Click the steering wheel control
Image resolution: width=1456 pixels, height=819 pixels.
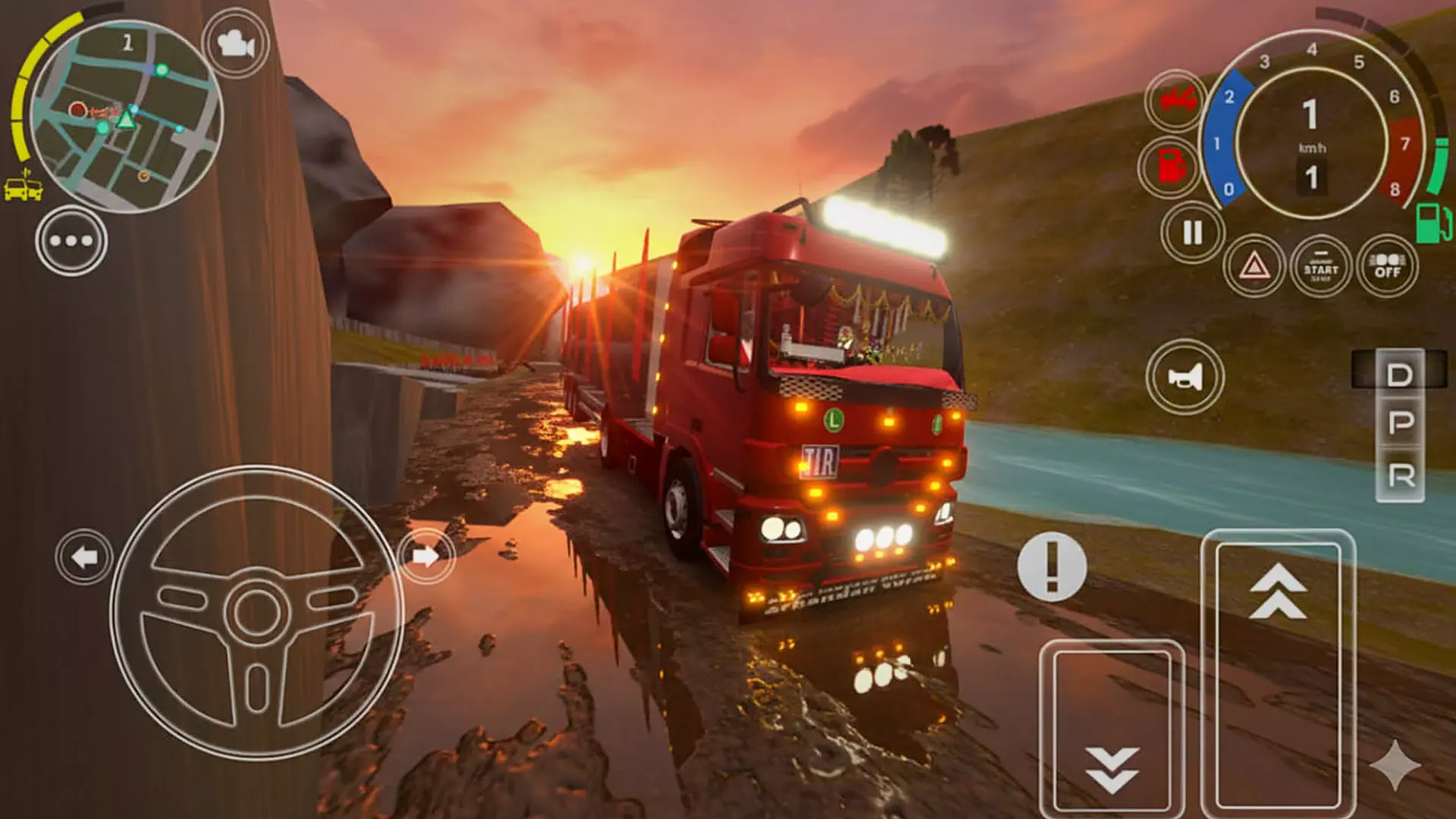click(256, 612)
